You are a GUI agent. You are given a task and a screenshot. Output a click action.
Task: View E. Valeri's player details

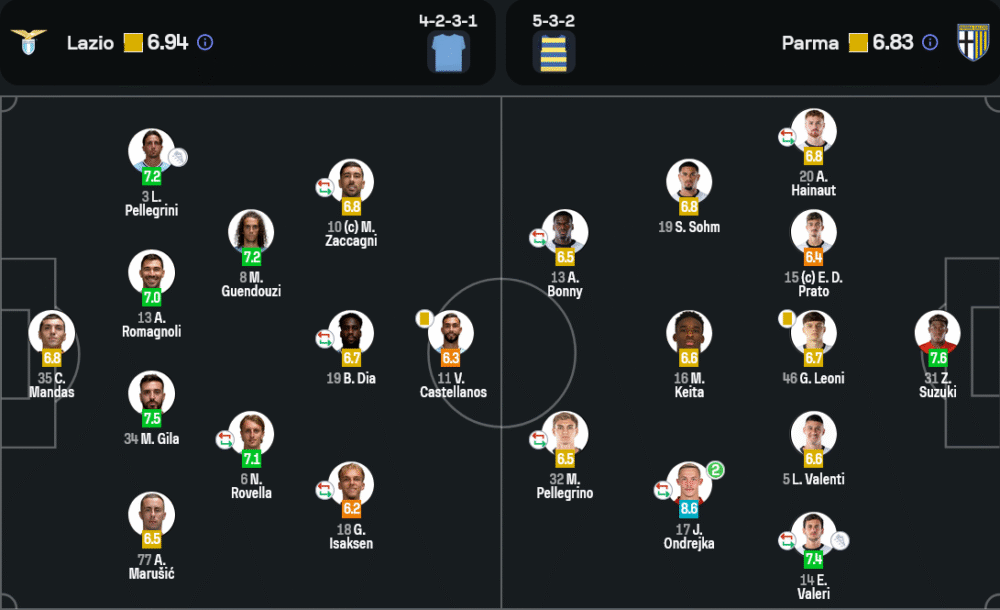pos(813,535)
